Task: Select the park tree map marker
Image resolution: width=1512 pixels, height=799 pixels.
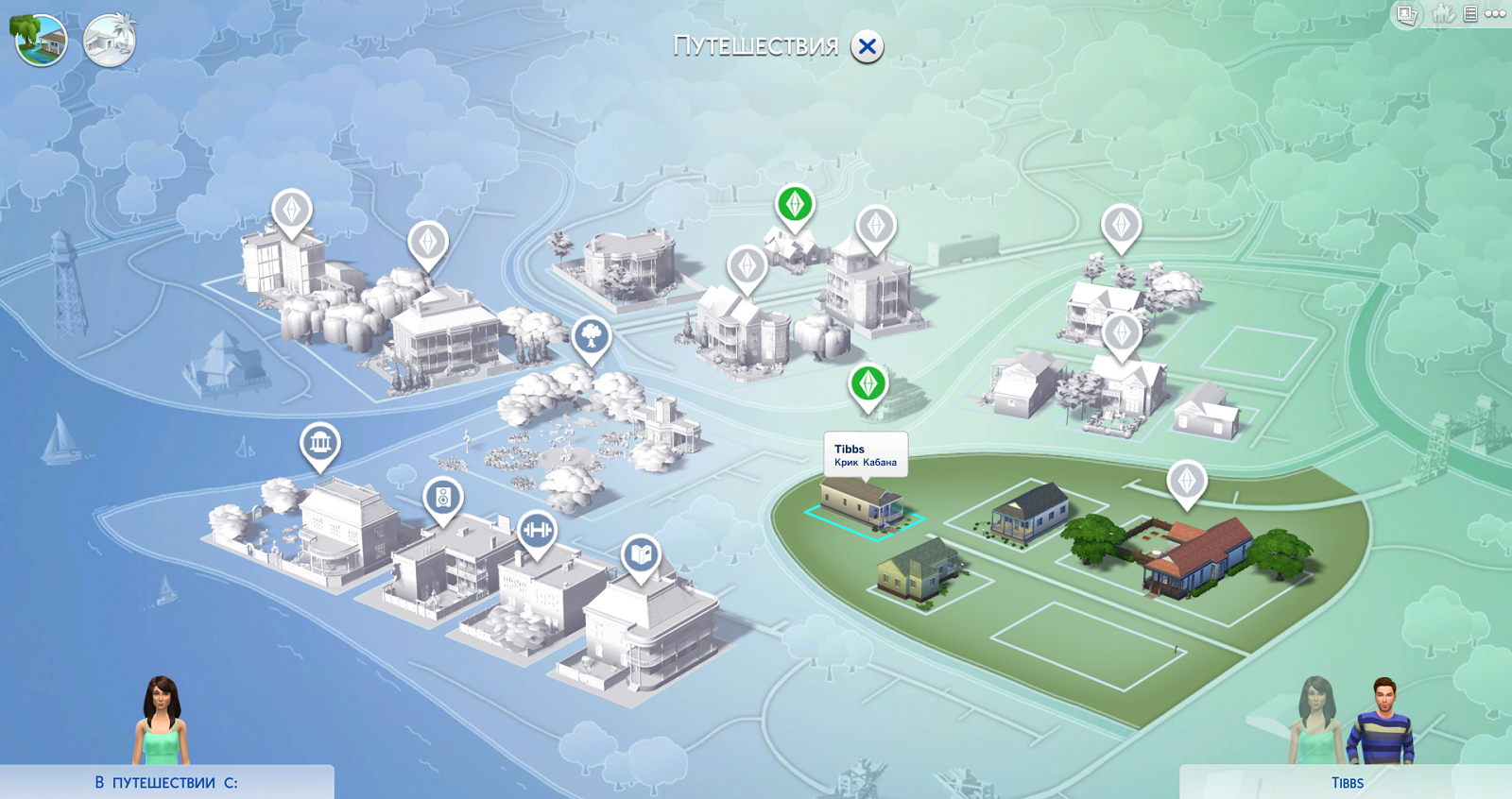Action: tap(592, 335)
